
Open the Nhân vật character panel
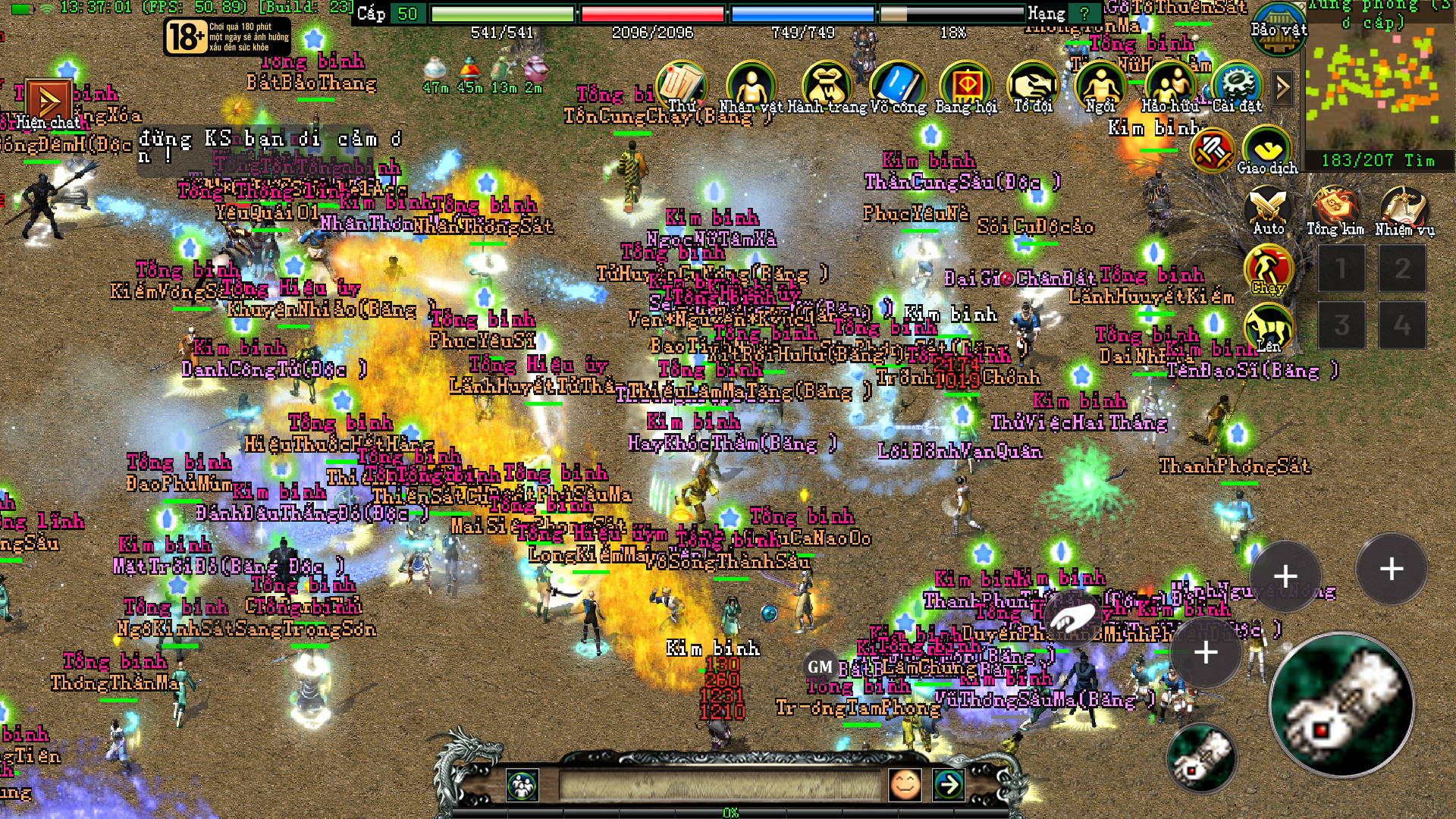point(751,83)
